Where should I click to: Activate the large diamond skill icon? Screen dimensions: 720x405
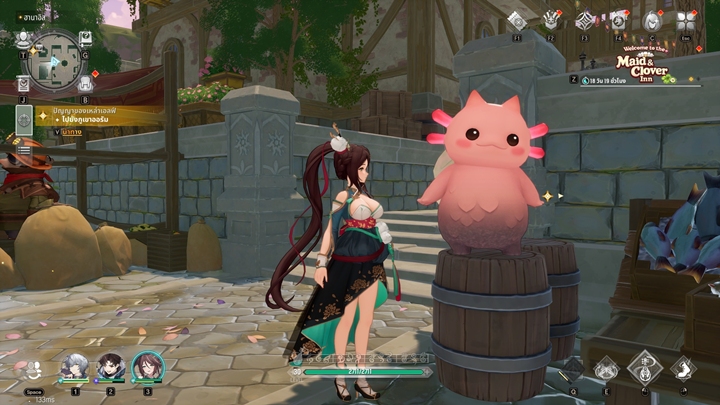pyautogui.click(x=645, y=367)
